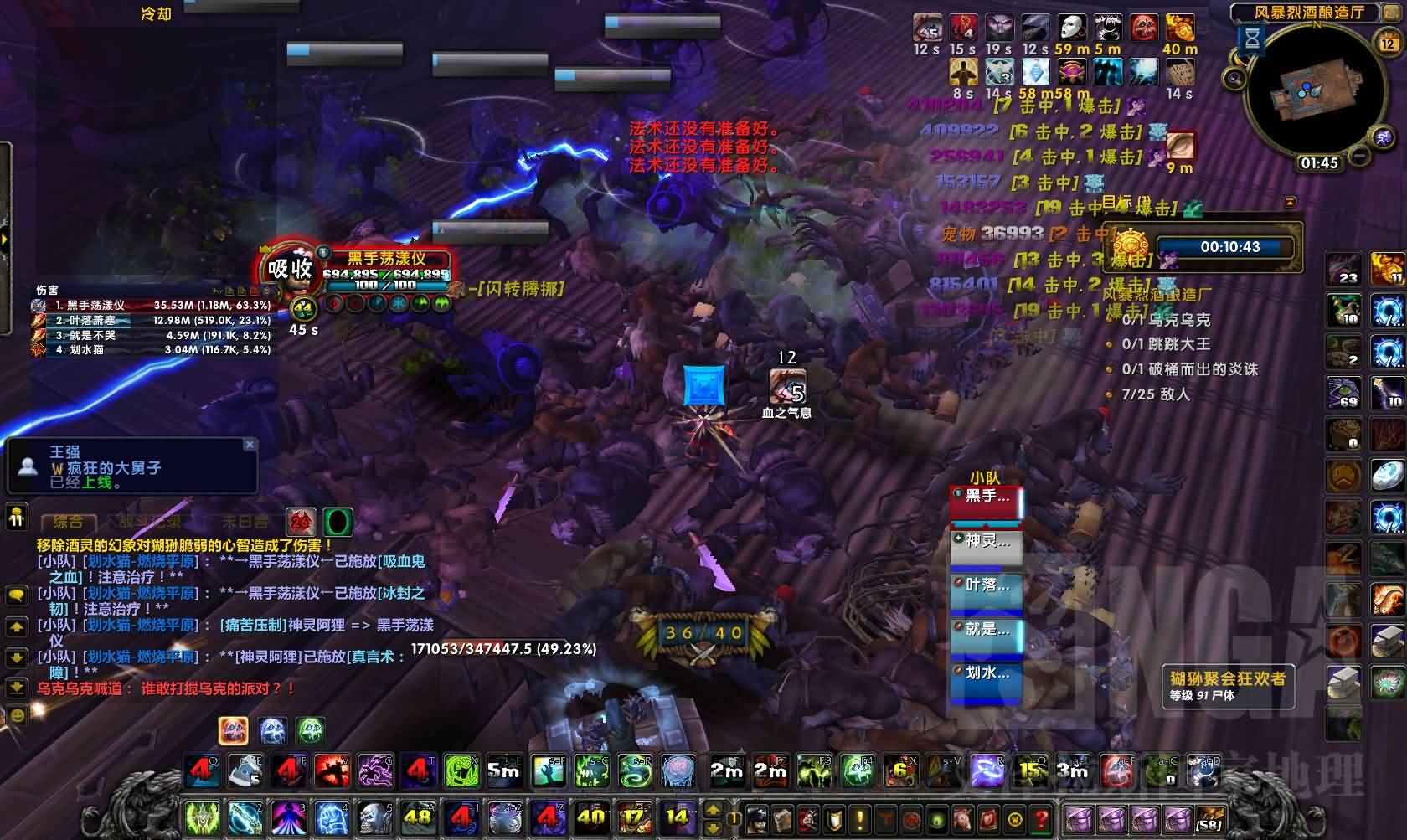Select the red skull stance icon
The height and width of the screenshot is (840, 1407).
[300, 523]
